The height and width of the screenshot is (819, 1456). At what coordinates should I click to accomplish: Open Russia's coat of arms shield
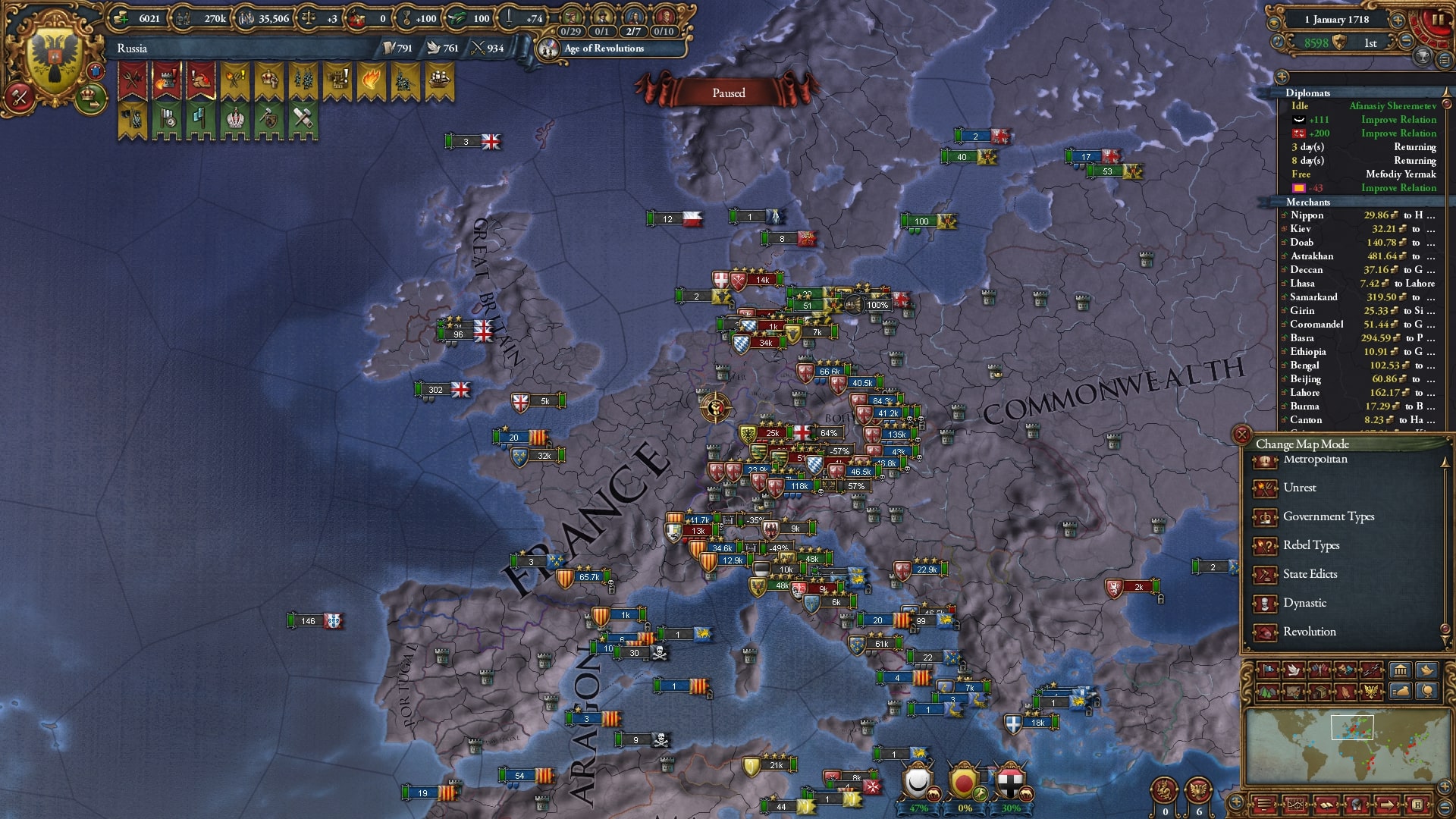[x=55, y=59]
